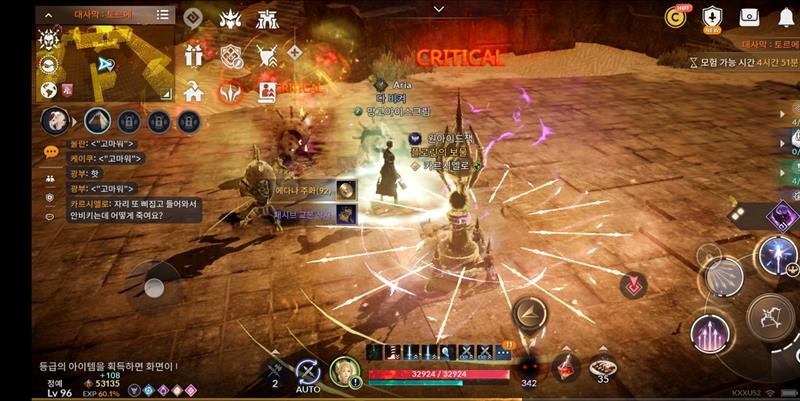Open the mail envelope icon
Screen dimensions: 800x401
(748, 17)
